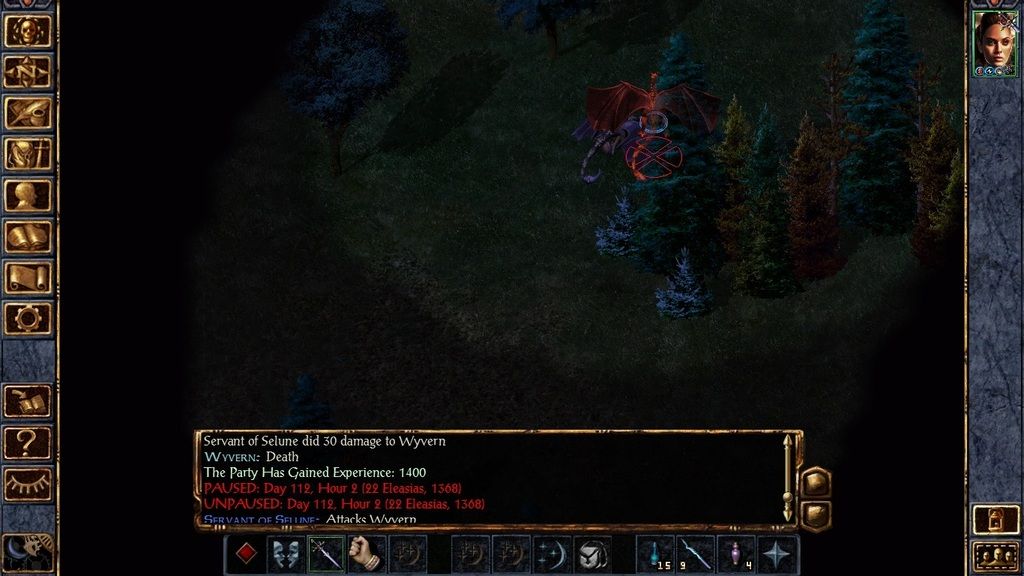Click the dialogue log scrollbar

pos(788,478)
